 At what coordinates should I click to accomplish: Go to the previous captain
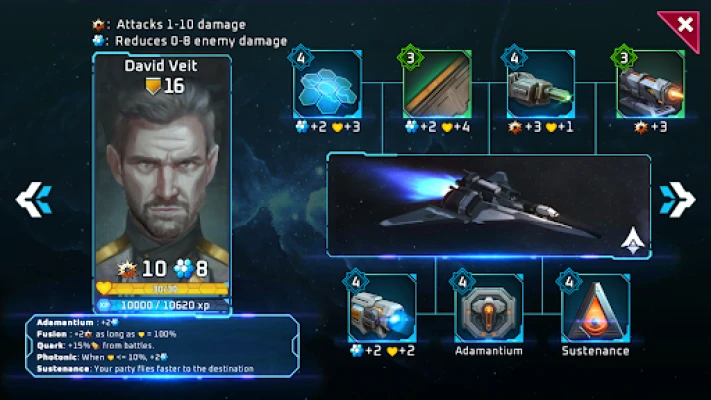tap(33, 199)
